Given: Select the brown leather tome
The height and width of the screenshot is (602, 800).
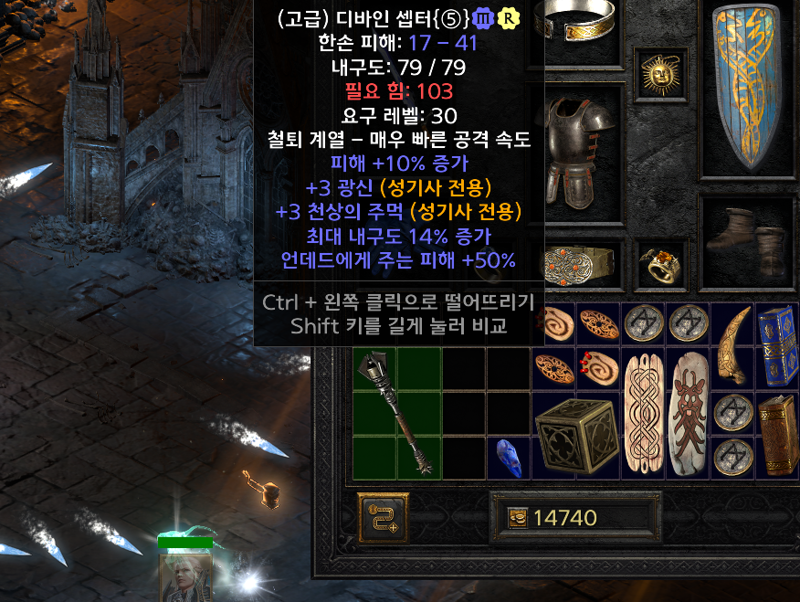Looking at the screenshot, I should pyautogui.click(x=776, y=435).
